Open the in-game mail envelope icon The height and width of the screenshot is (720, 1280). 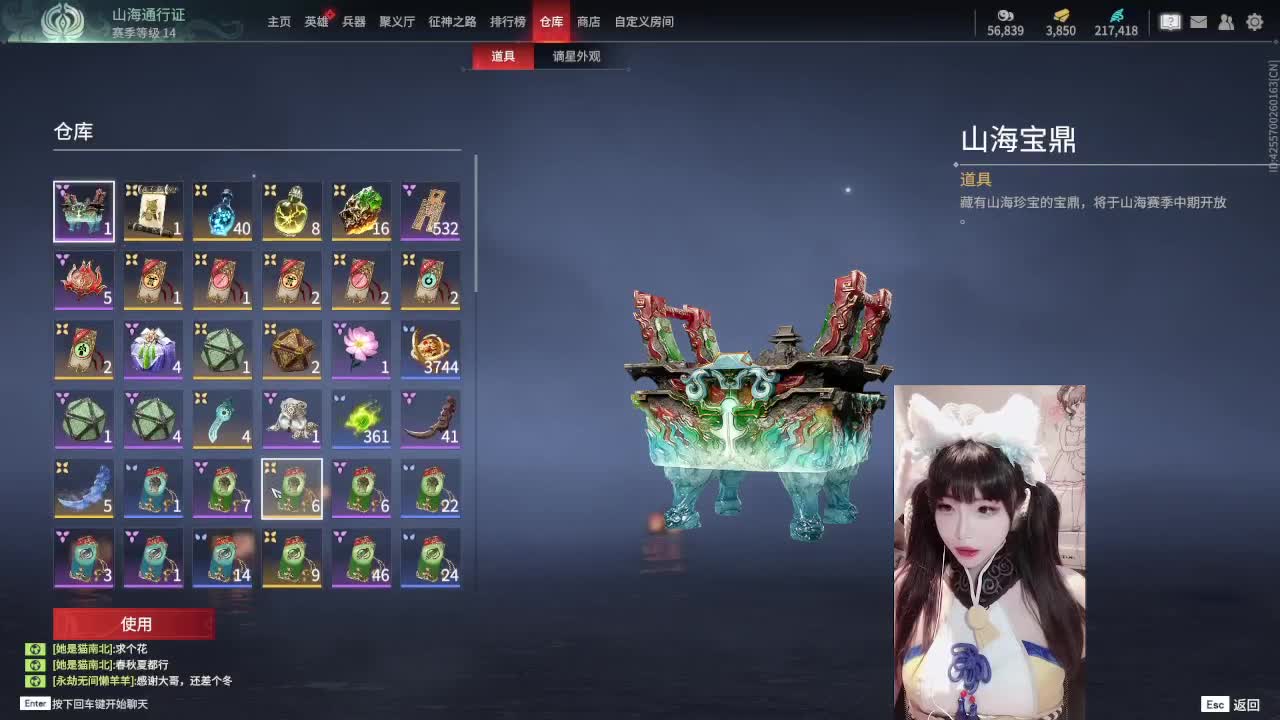tap(1197, 21)
